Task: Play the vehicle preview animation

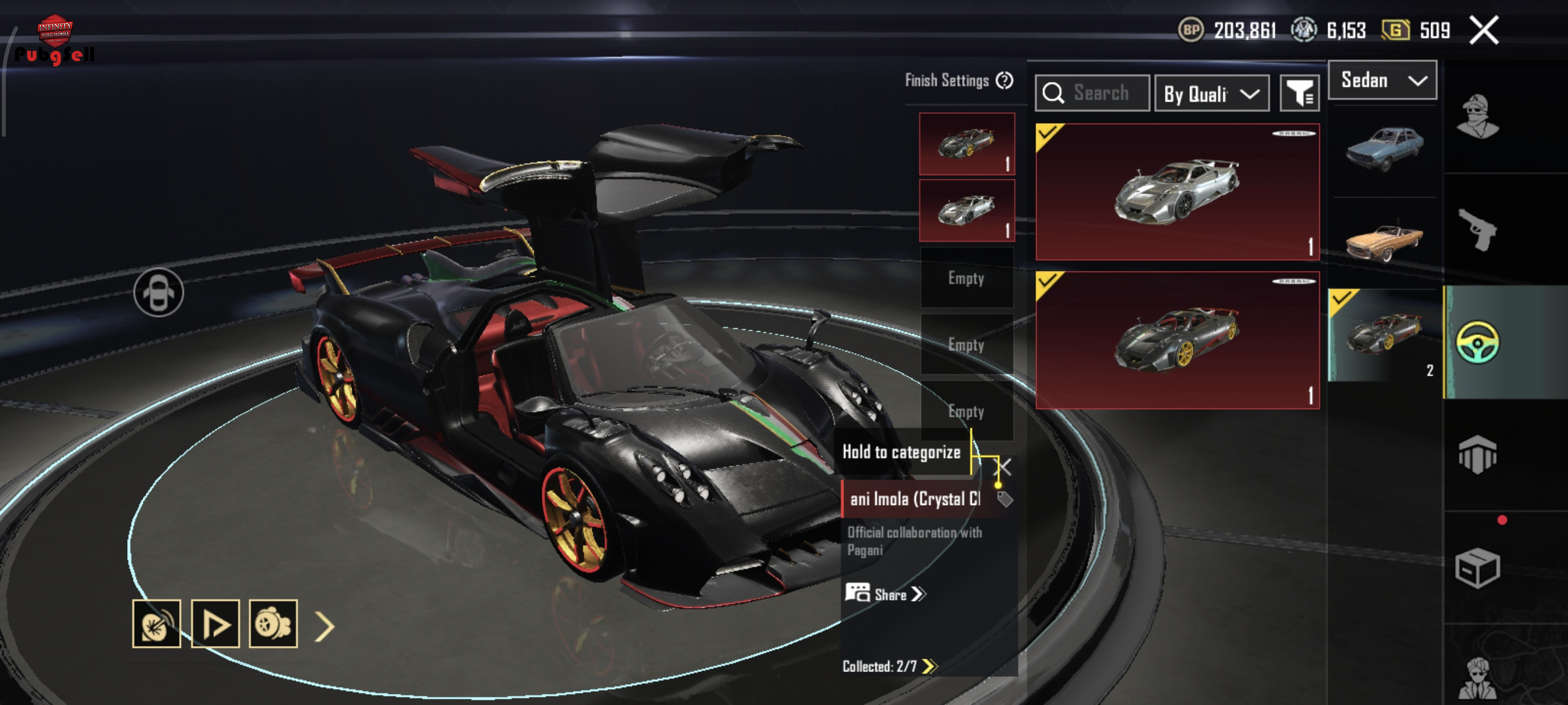Action: [215, 624]
